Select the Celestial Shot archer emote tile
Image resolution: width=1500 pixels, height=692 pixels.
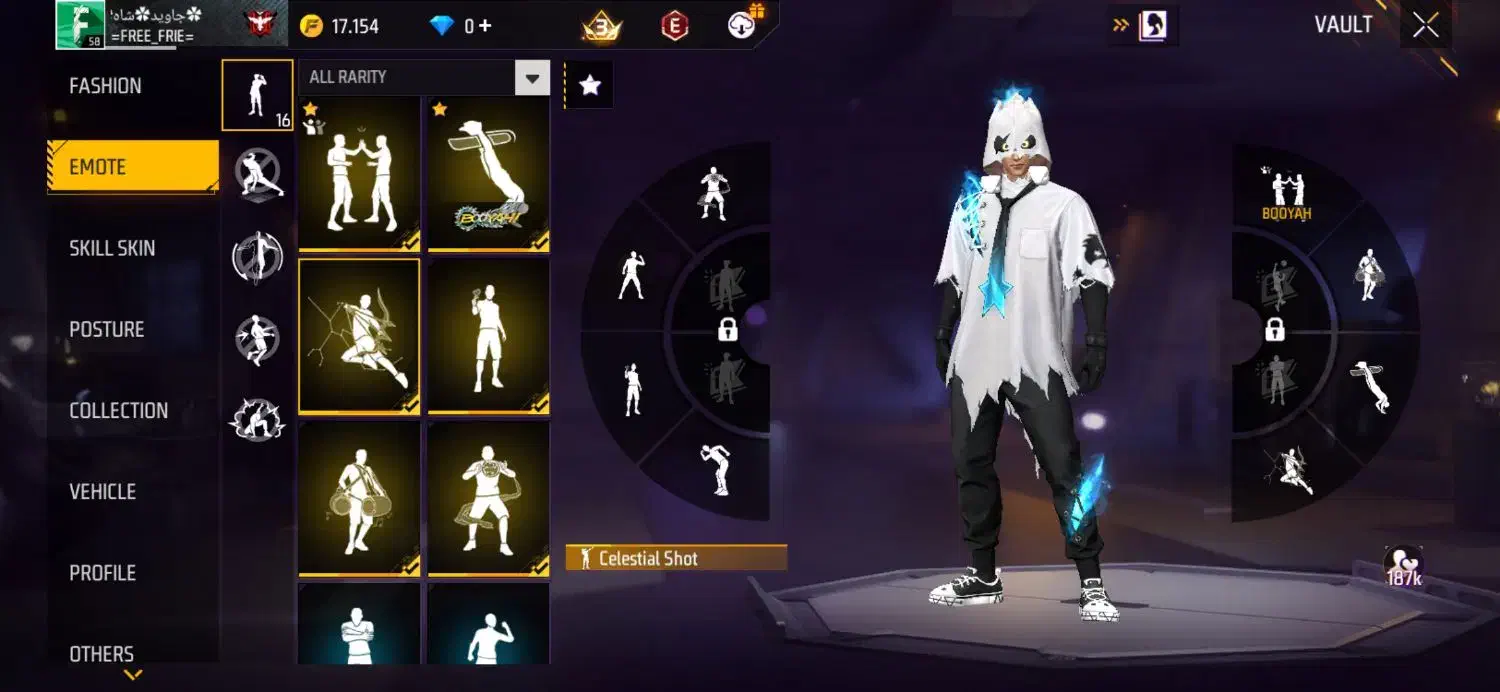pyautogui.click(x=360, y=336)
